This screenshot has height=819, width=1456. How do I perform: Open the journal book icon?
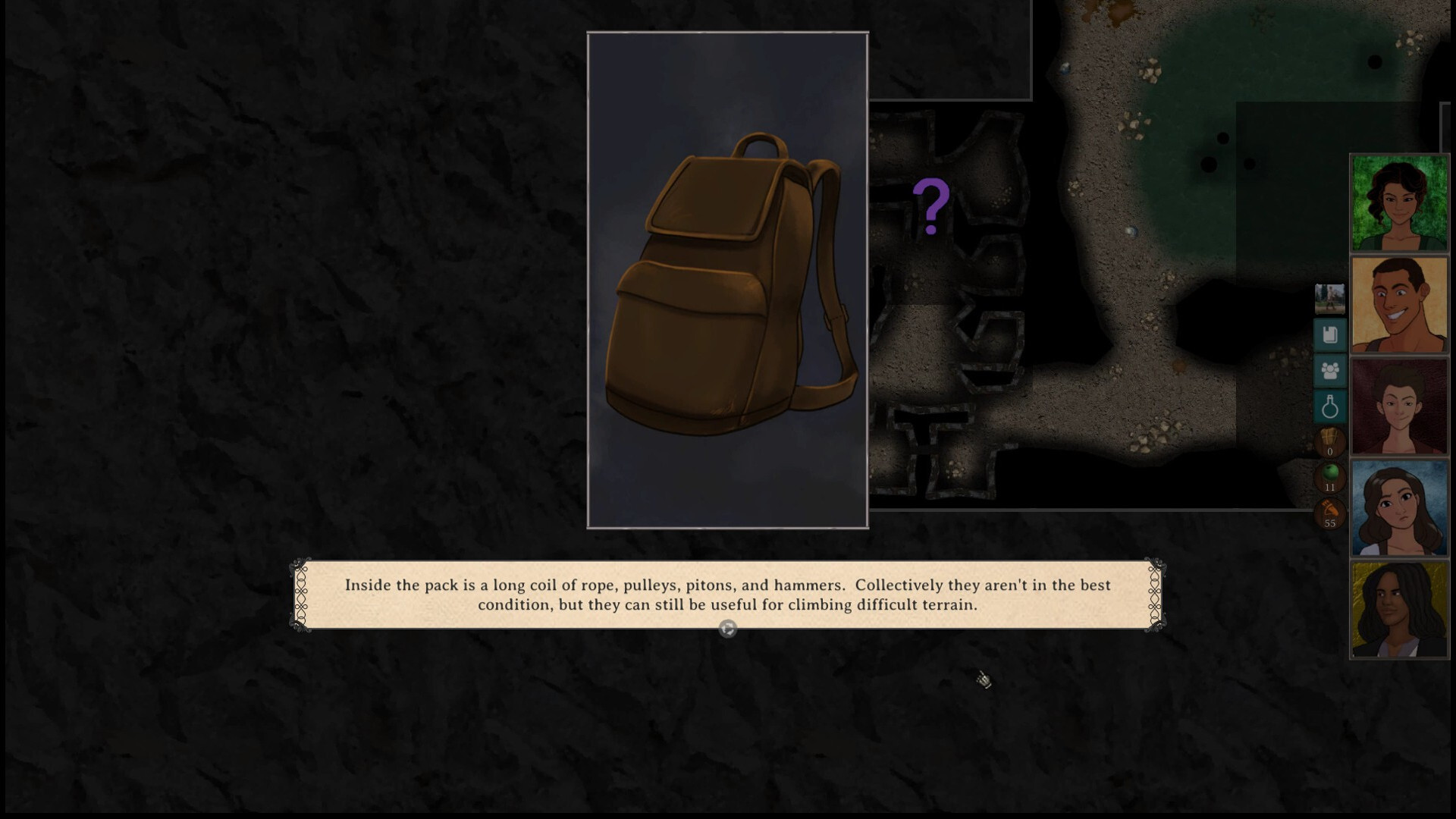(1329, 334)
